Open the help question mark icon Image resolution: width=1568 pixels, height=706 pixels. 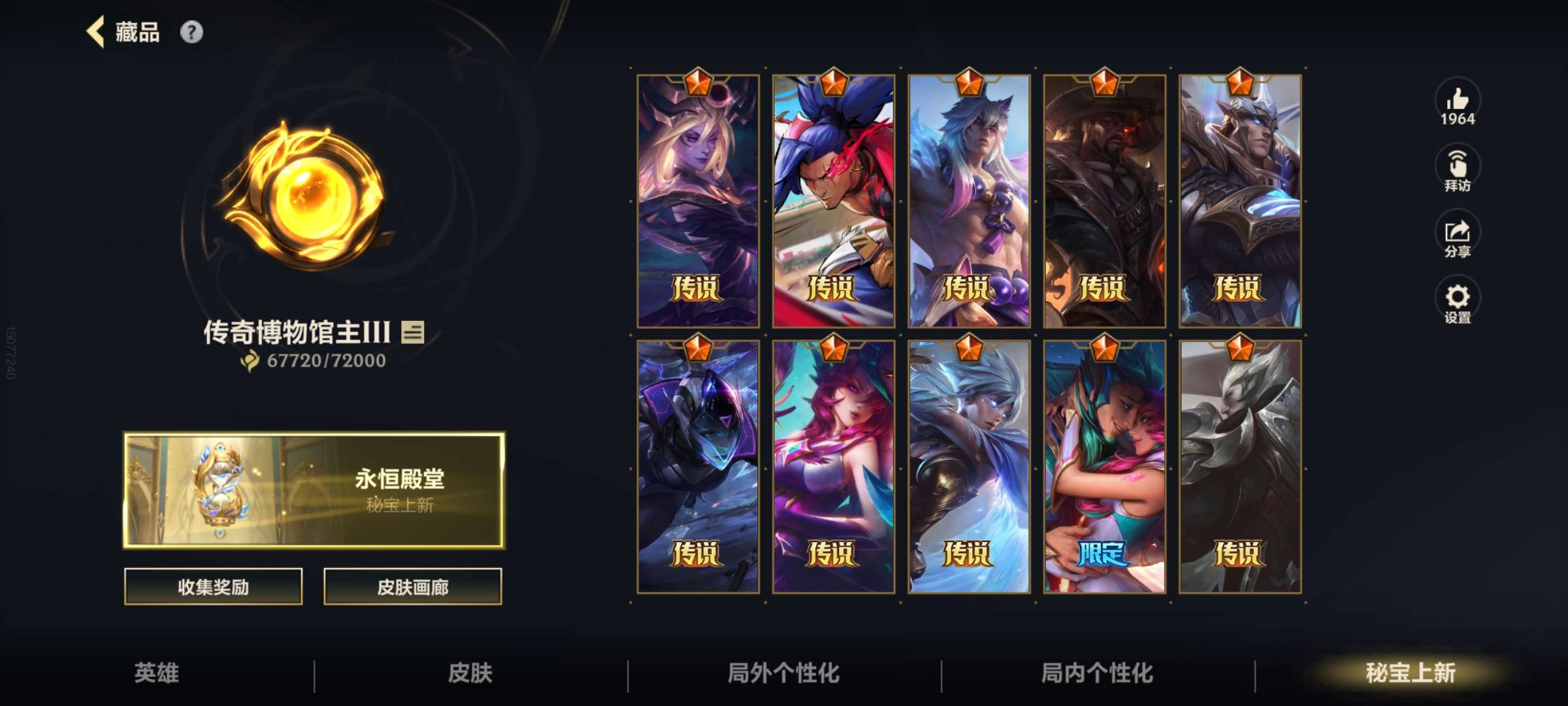191,32
